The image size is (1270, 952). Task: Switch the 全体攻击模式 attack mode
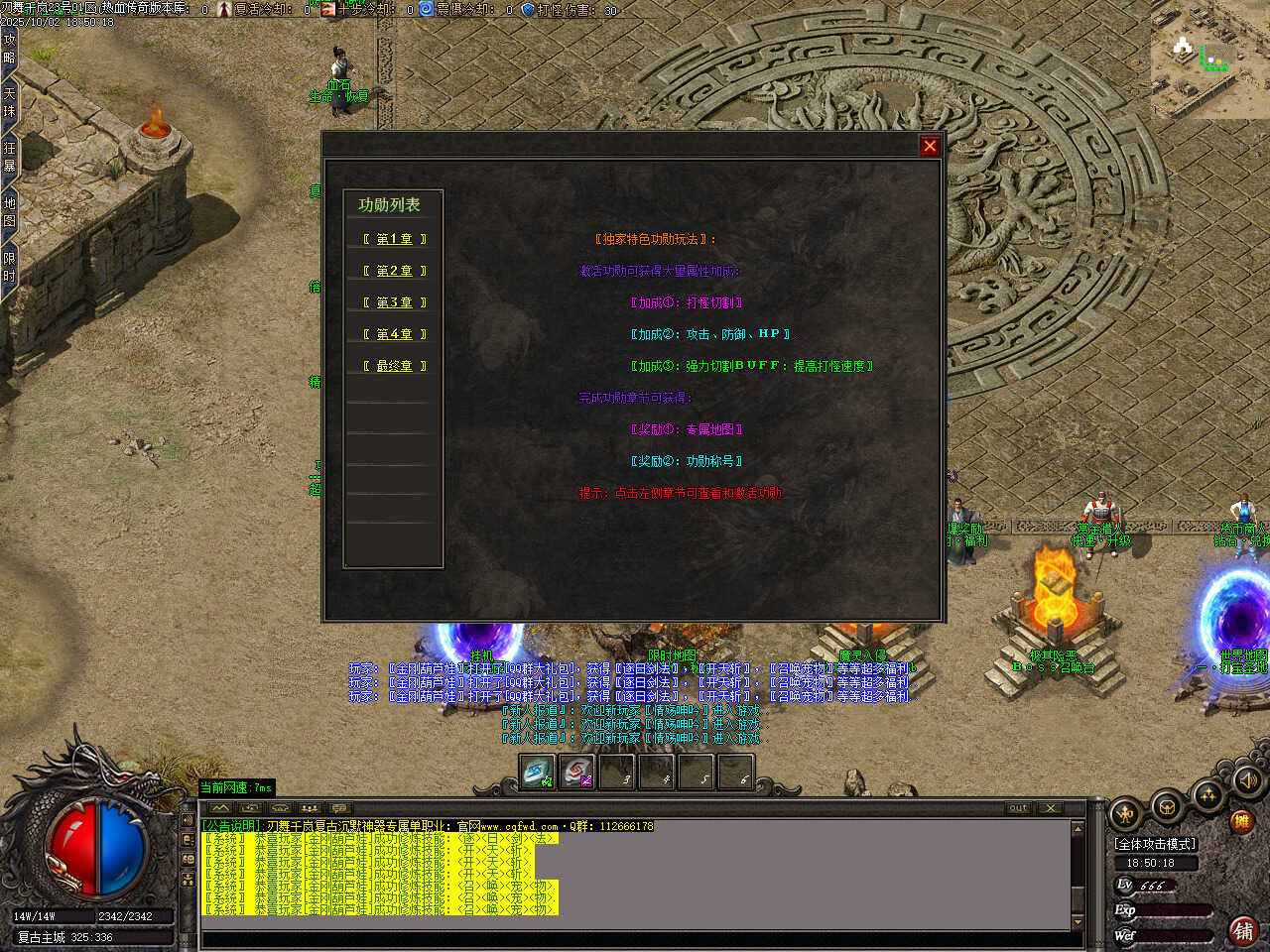point(1156,844)
